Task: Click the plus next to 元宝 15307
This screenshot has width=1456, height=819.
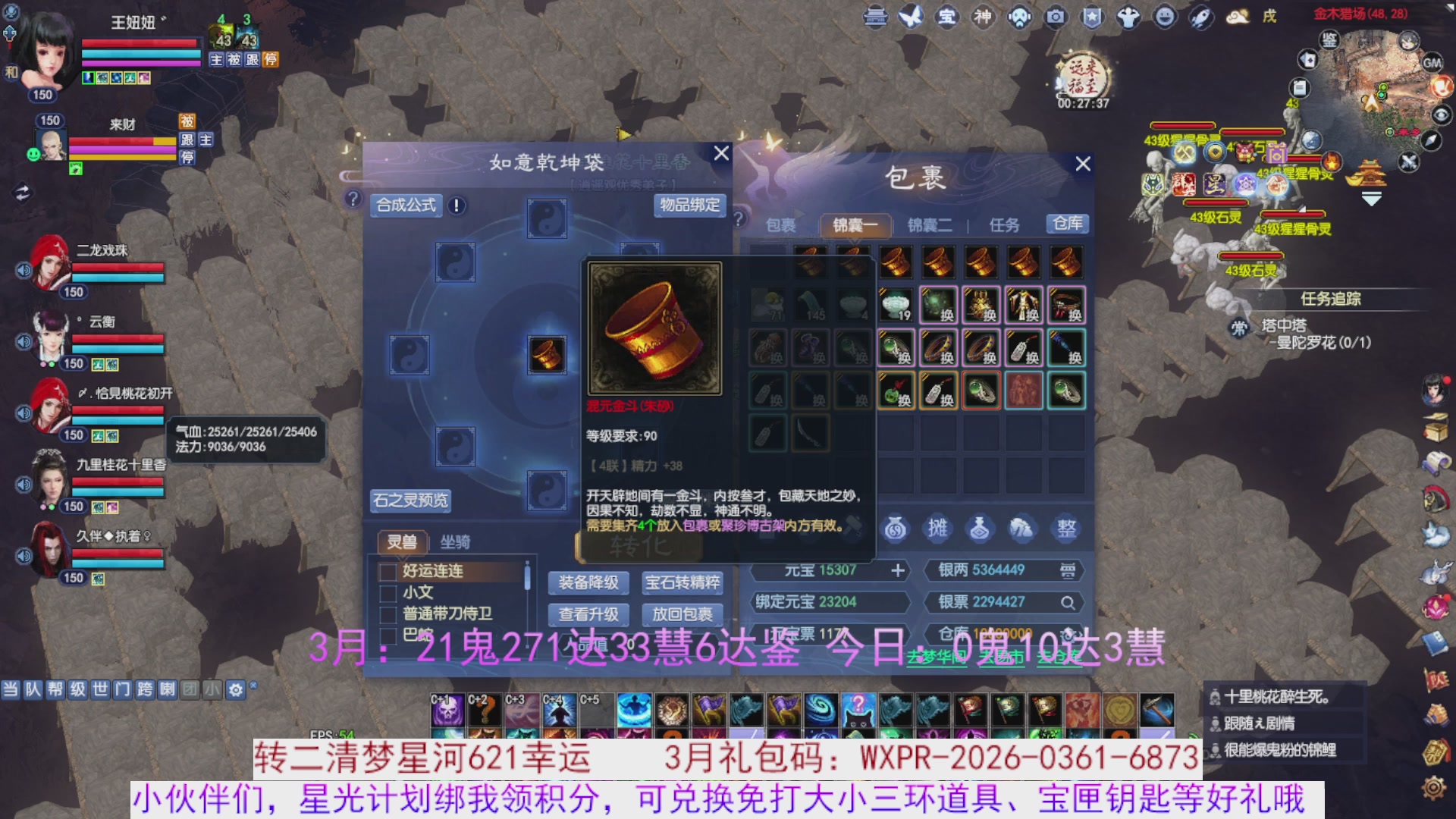Action: coord(899,570)
